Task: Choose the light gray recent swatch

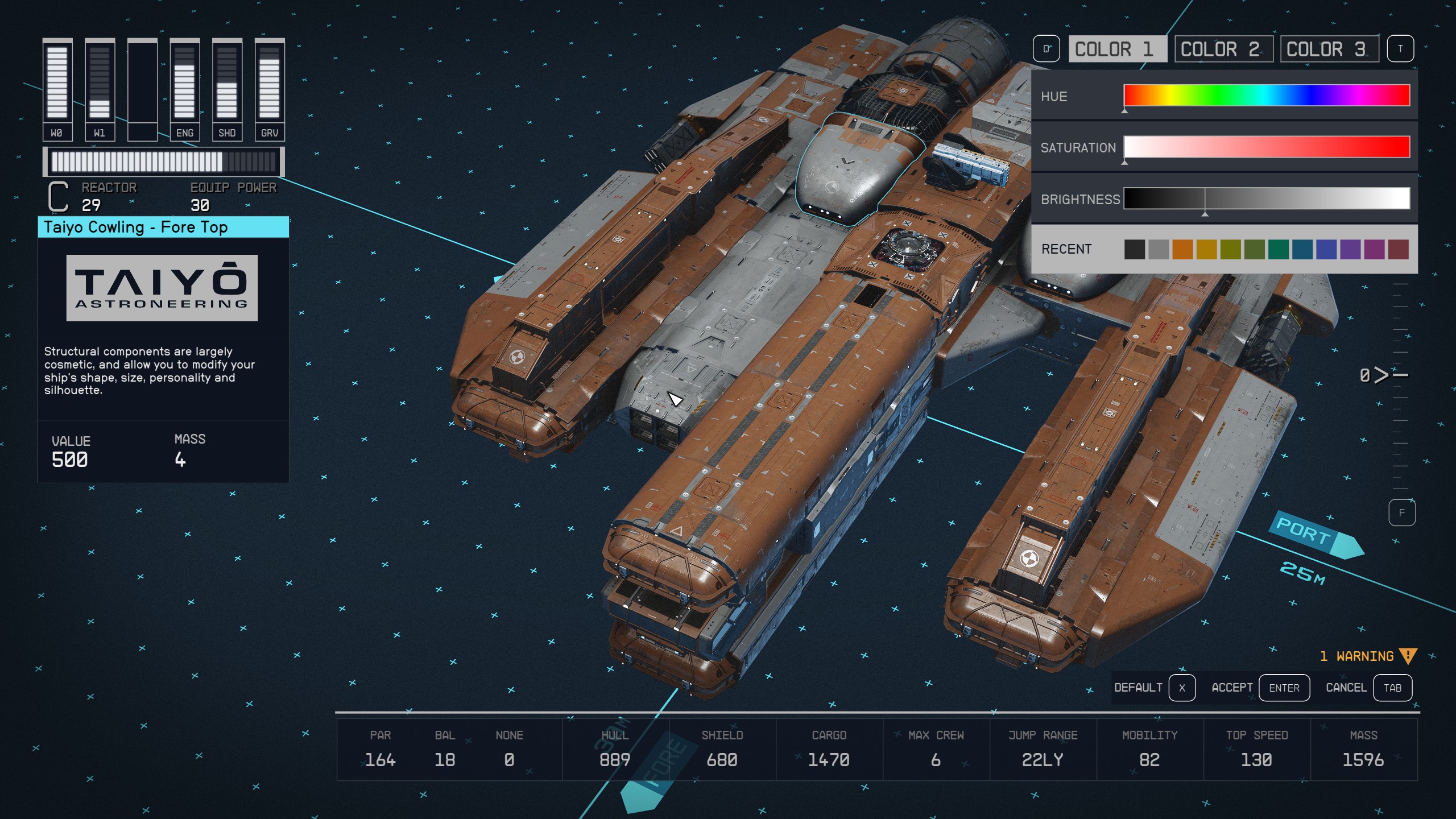Action: click(1158, 249)
